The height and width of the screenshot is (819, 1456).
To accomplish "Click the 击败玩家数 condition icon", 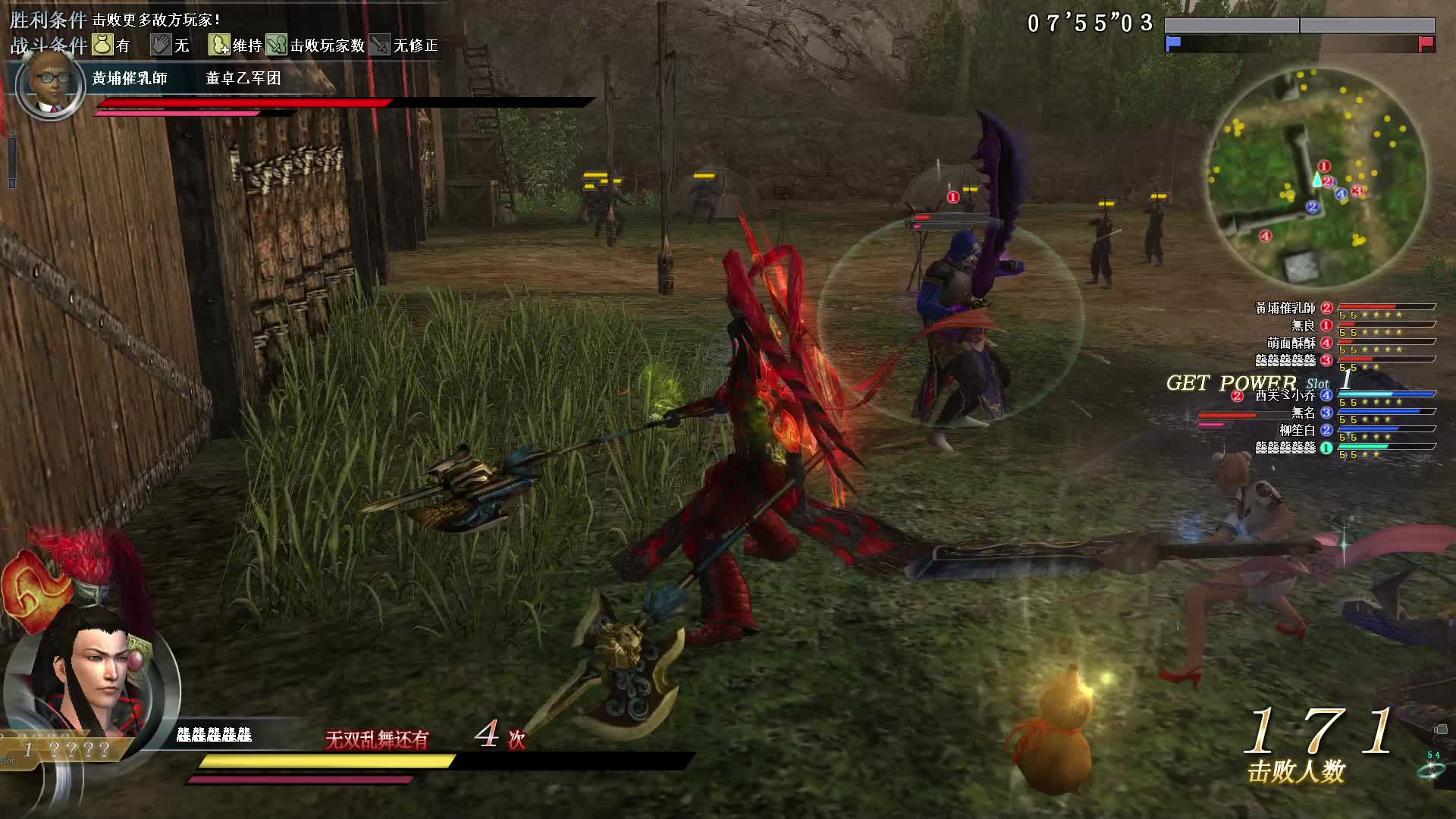I will (x=277, y=45).
